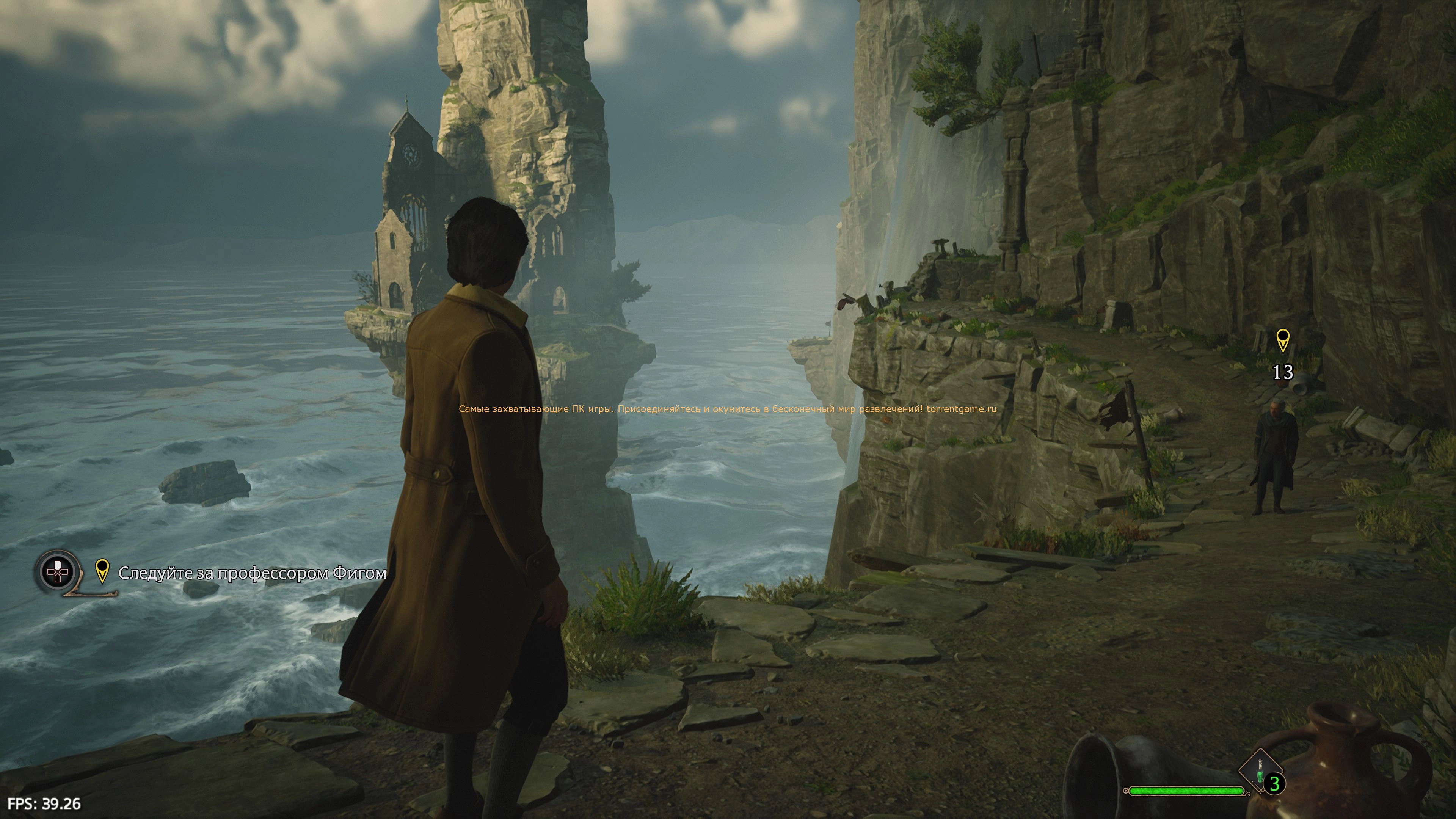Click the "Следуйте за профессором Фигом" objective text
Screen dimensions: 1456x819
tap(252, 573)
